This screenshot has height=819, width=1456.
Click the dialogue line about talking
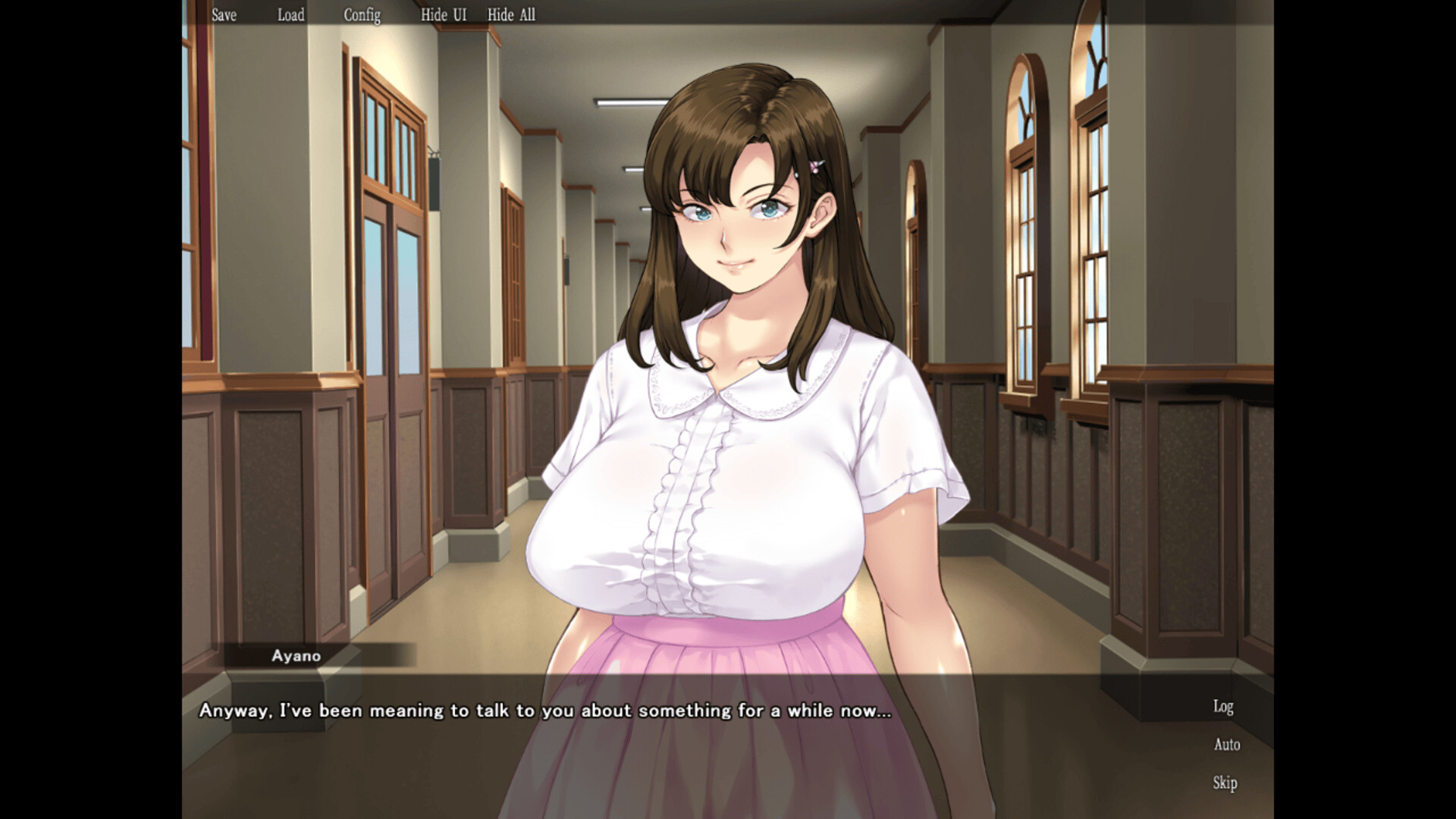544,711
